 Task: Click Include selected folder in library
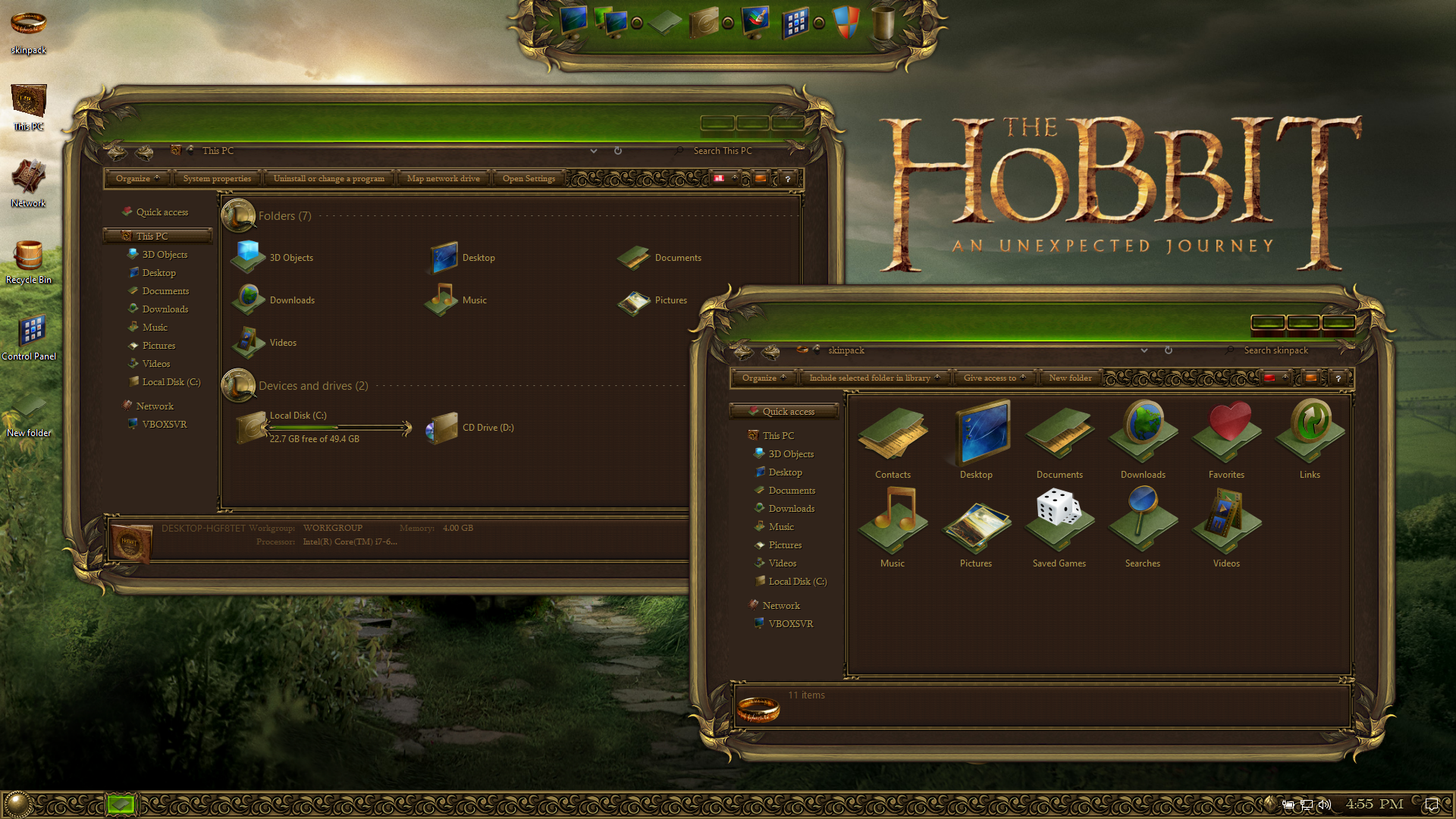point(874,378)
